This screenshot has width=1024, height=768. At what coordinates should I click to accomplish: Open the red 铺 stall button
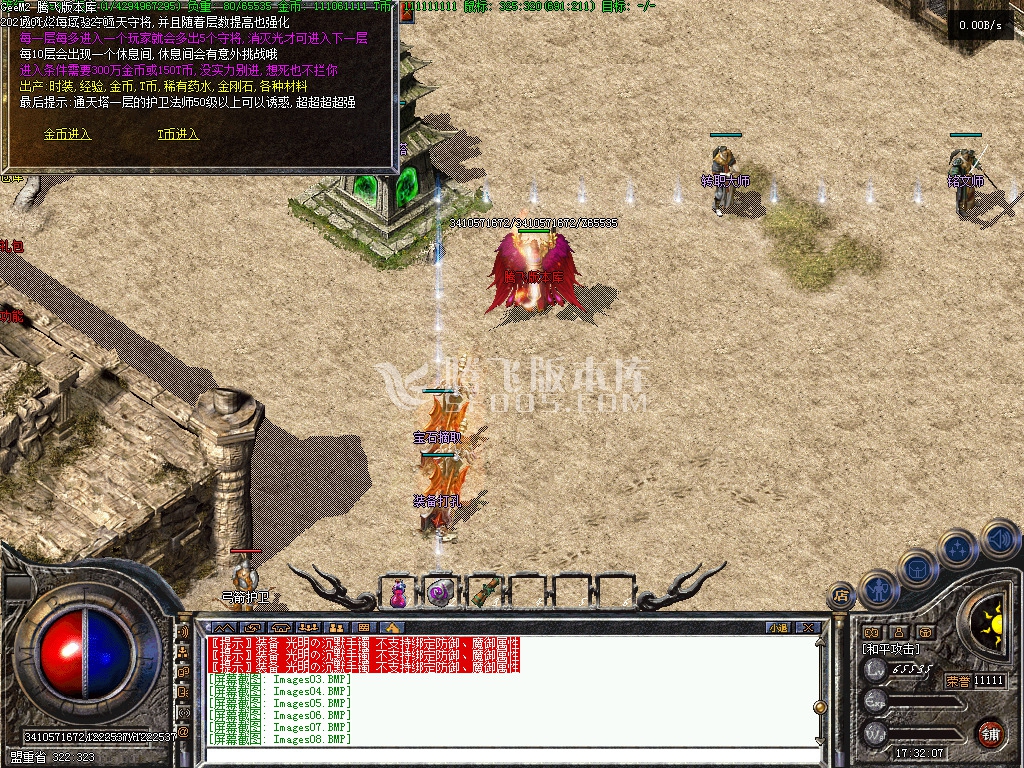[x=990, y=733]
